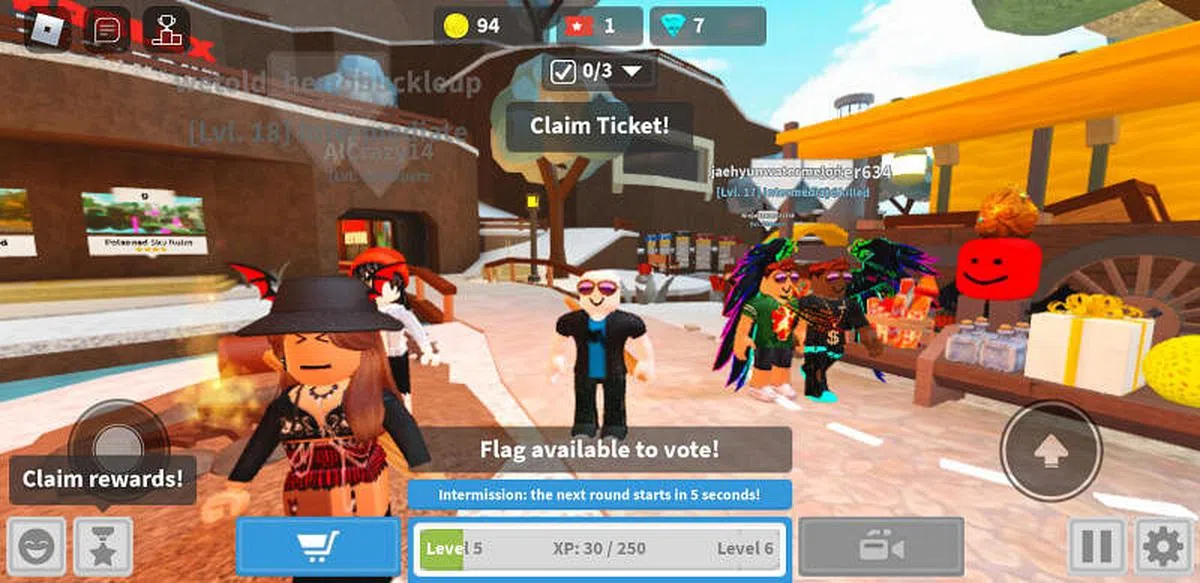Open the shop cart button
This screenshot has width=1200, height=583.
(x=318, y=547)
